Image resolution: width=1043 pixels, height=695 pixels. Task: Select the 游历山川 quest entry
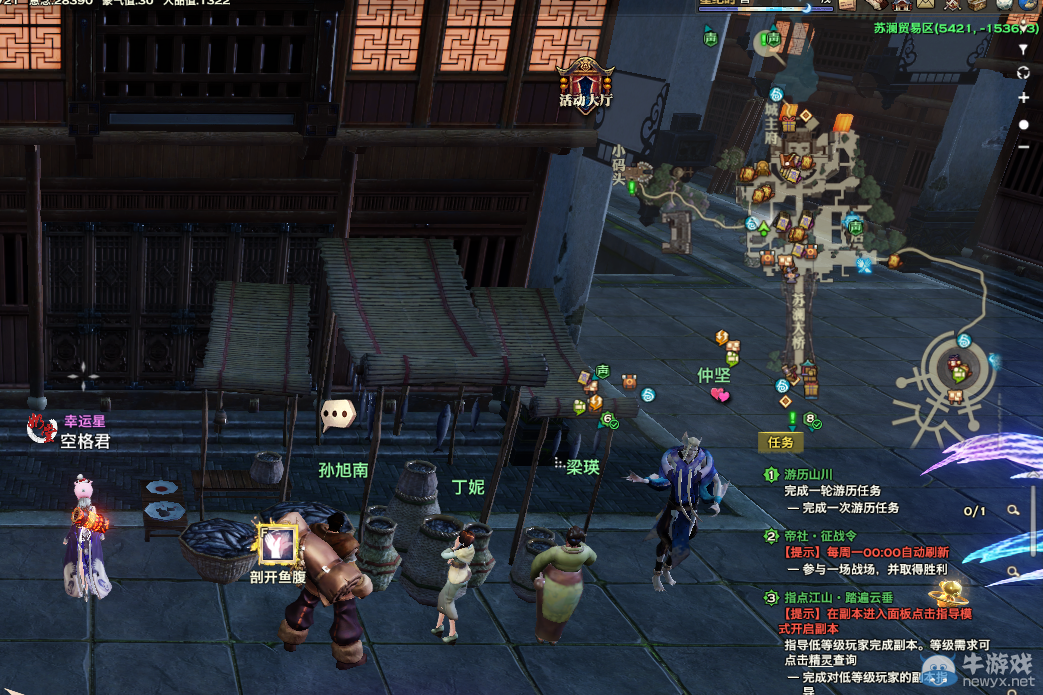tap(808, 475)
